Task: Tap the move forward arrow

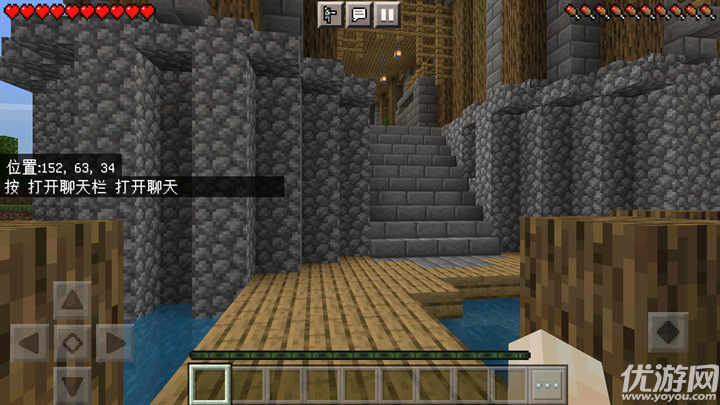Action: click(x=72, y=299)
